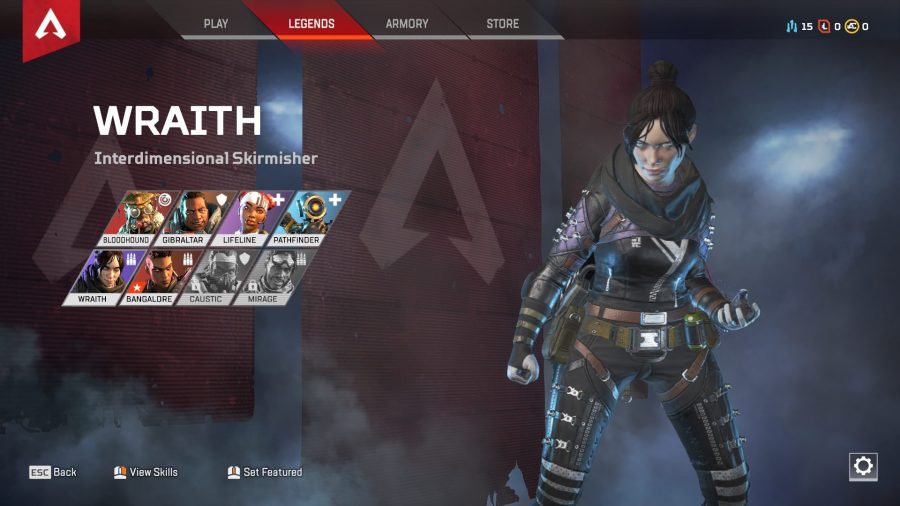Viewport: 900px width, 506px height.
Task: Set Featured legend option
Action: pos(265,472)
